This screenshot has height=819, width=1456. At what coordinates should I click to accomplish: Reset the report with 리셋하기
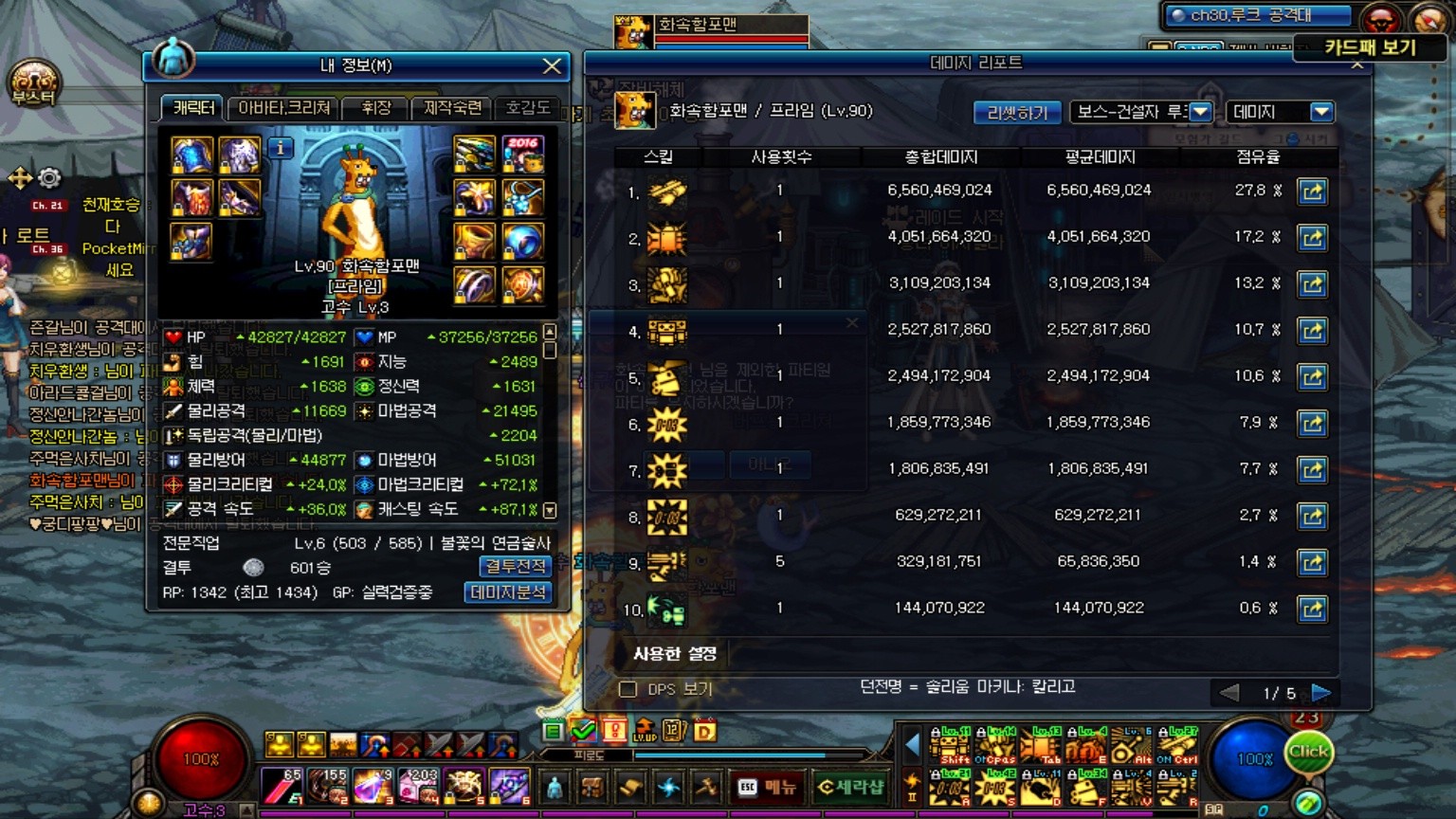[x=1017, y=112]
